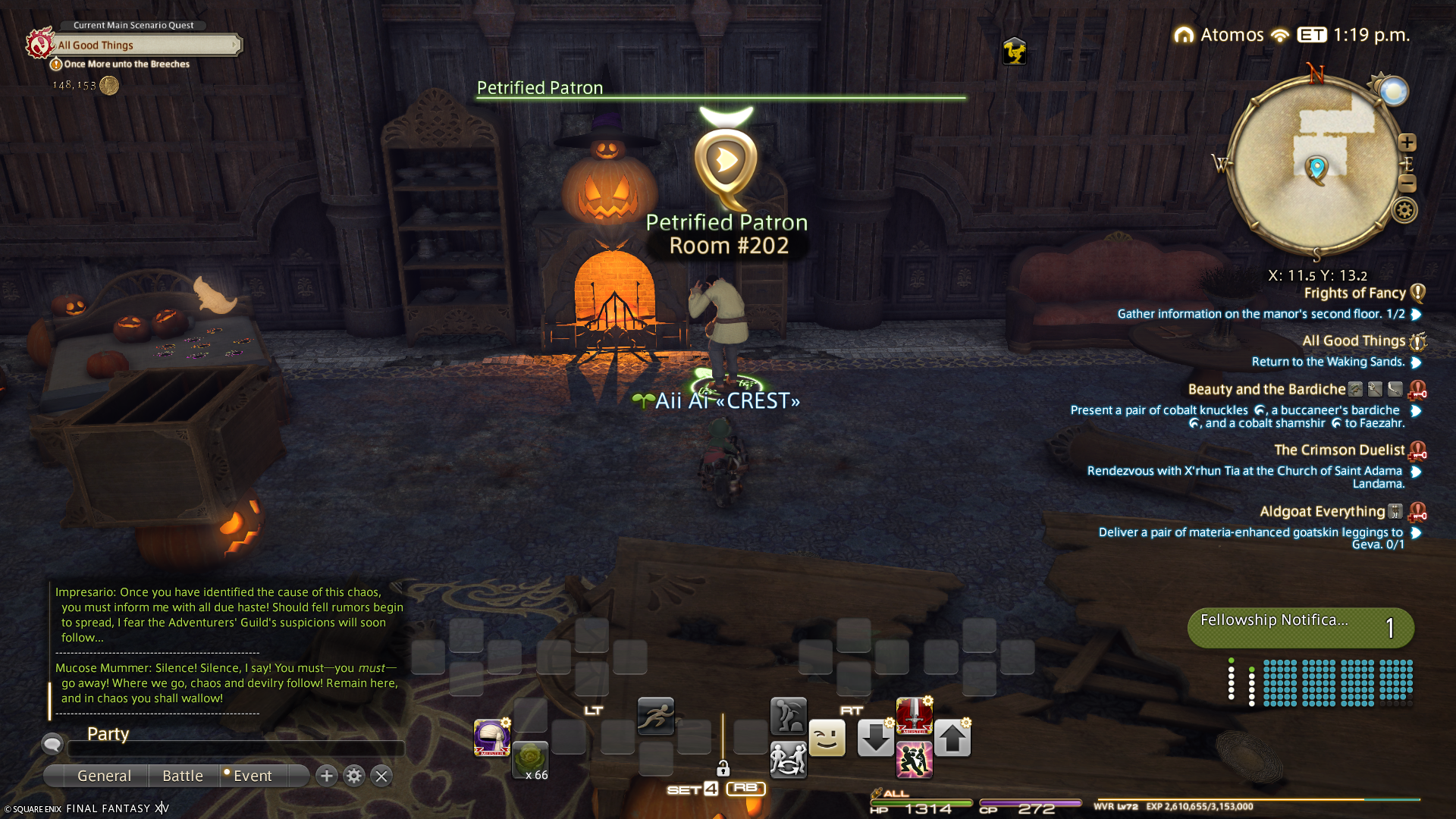Screen dimensions: 1456x819
Task: Select the Beauty and the Bardiche quest
Action: pyautogui.click(x=1266, y=390)
